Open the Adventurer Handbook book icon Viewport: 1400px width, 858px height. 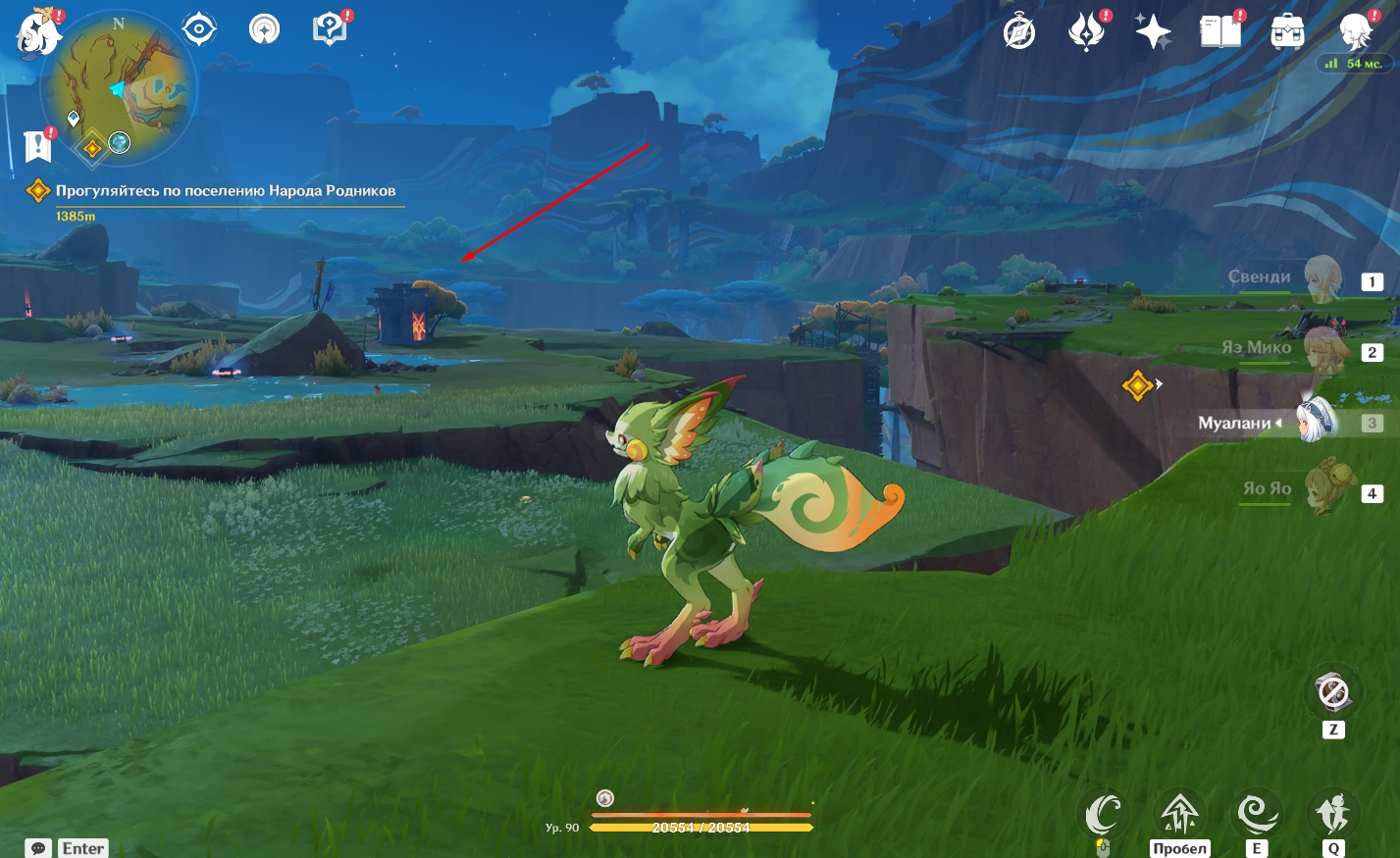[1219, 32]
